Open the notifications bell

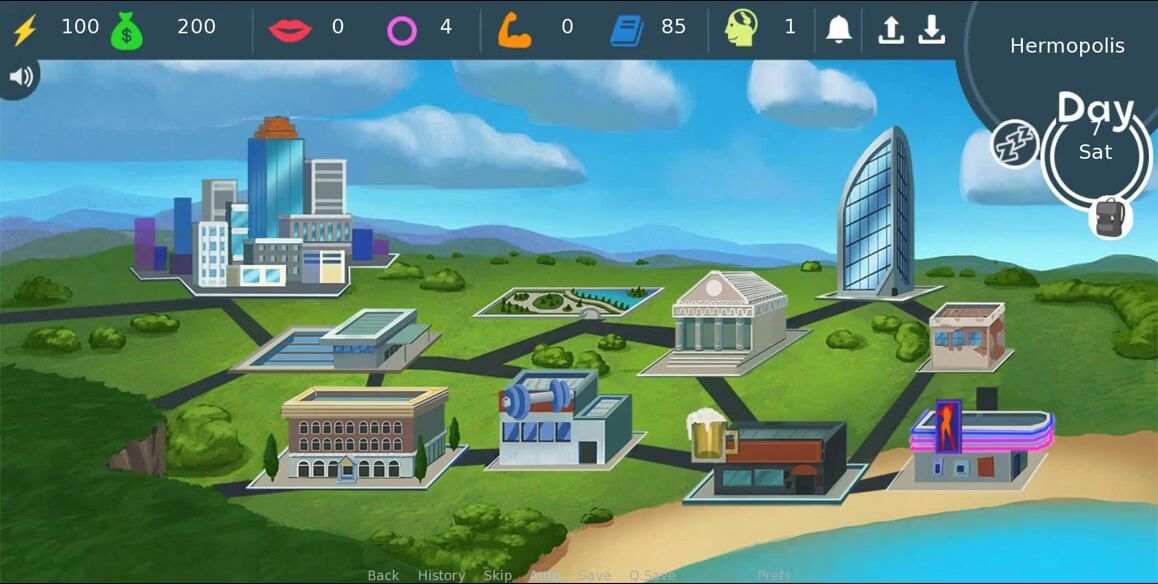(838, 29)
